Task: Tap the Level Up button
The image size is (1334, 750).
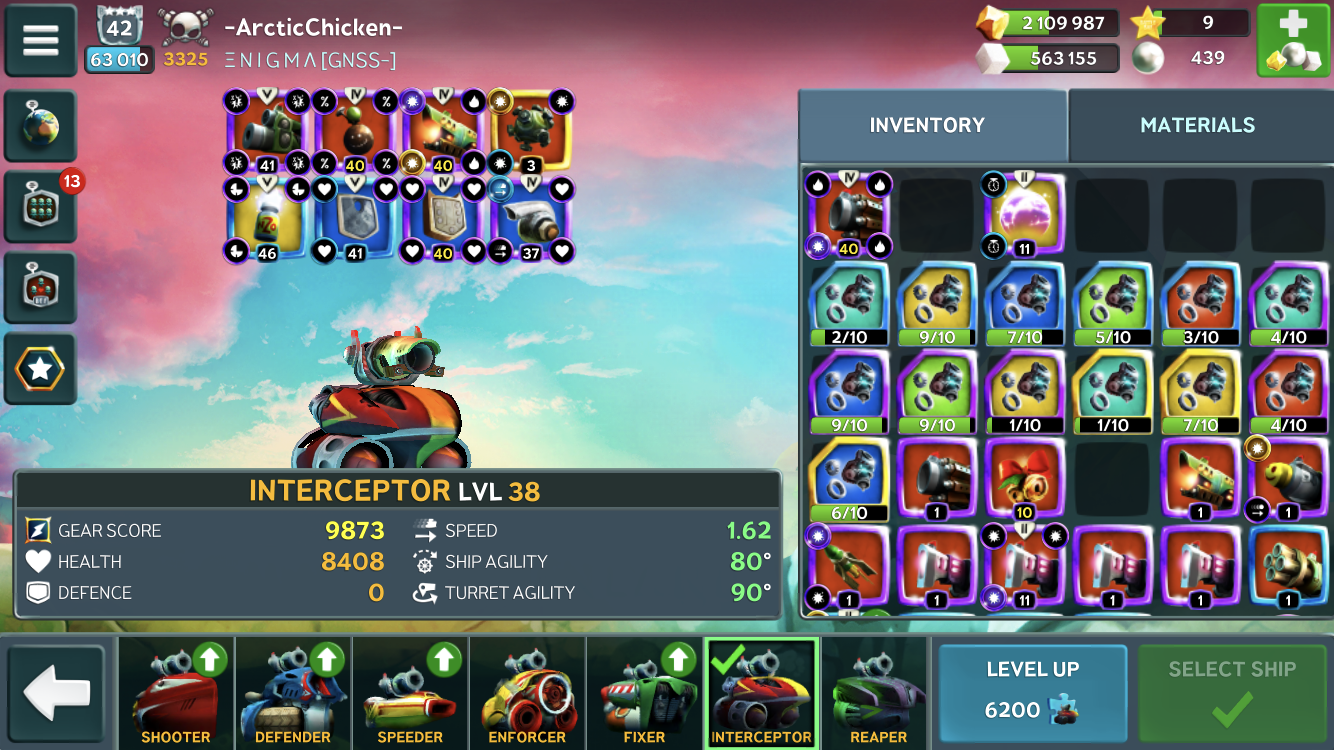Action: pos(1032,691)
